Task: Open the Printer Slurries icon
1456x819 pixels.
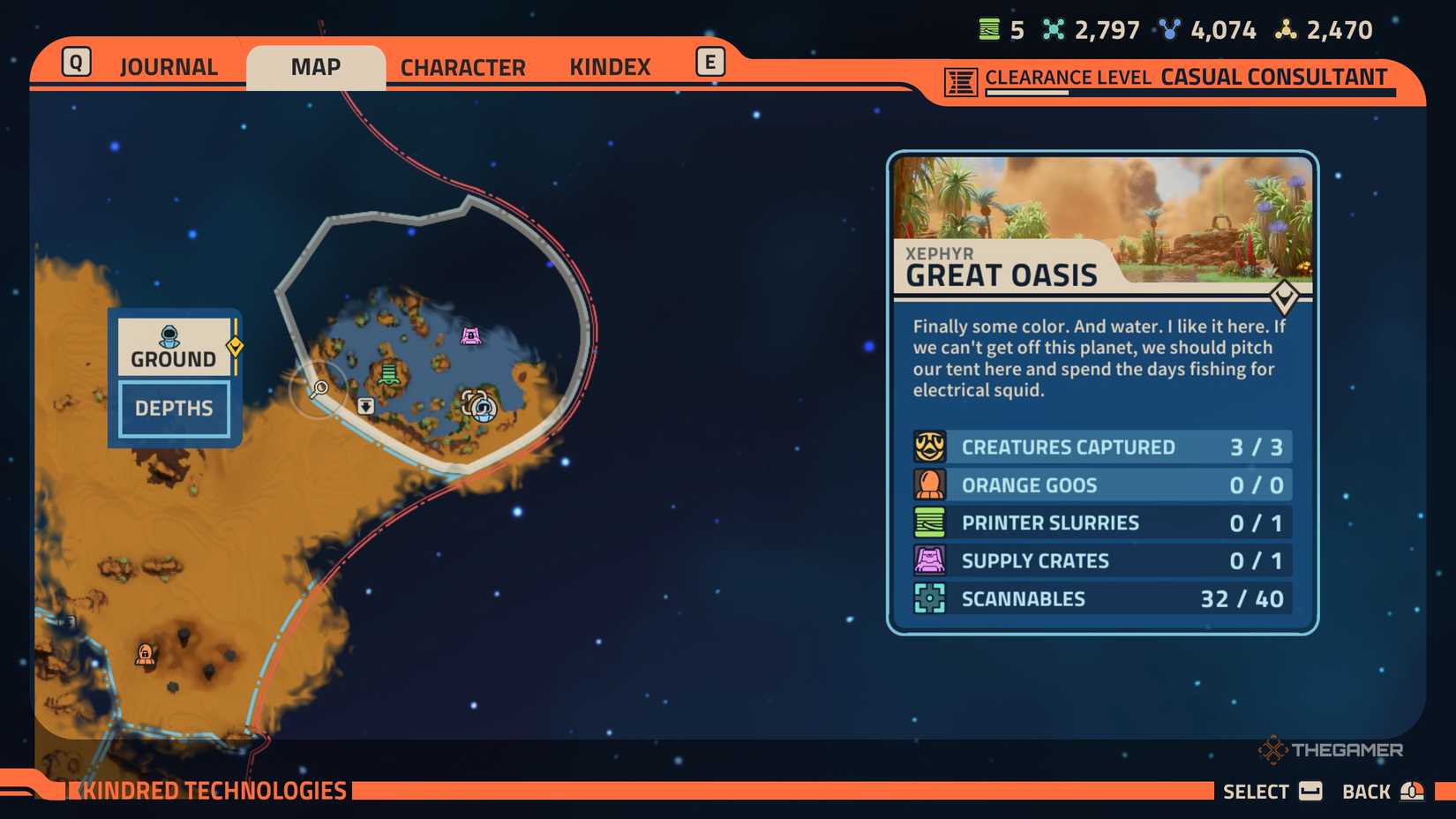Action: 929,522
